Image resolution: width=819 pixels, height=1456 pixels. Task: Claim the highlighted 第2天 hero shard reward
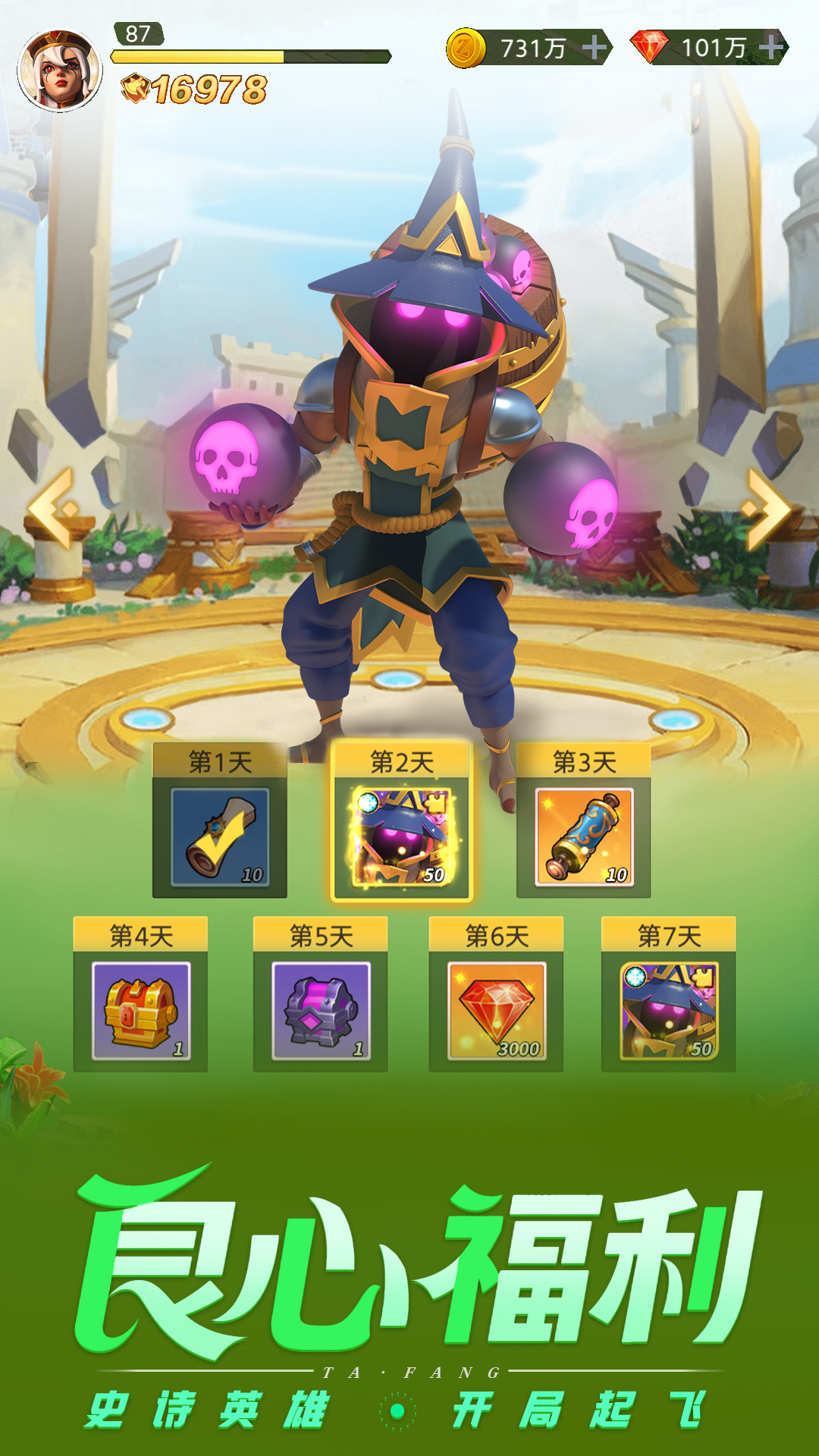(402, 836)
